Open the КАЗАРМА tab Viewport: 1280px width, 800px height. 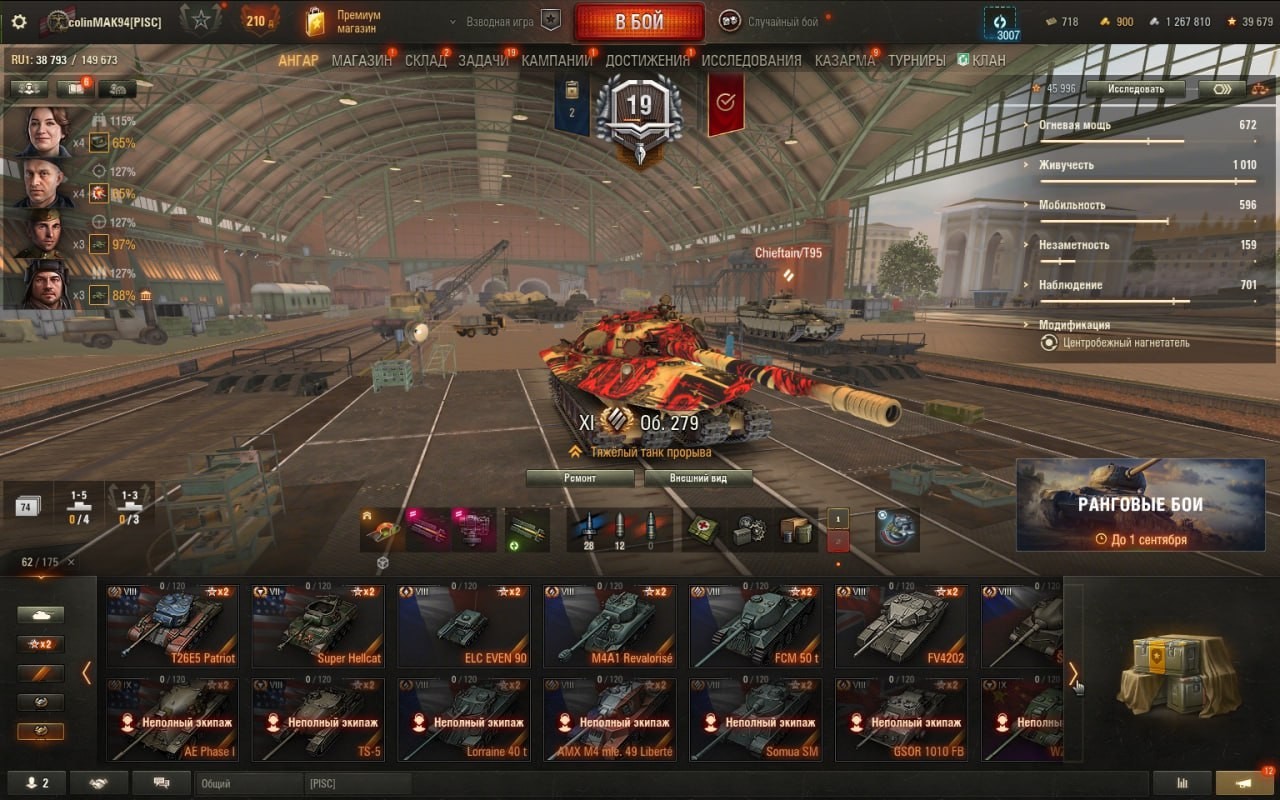[x=844, y=60]
